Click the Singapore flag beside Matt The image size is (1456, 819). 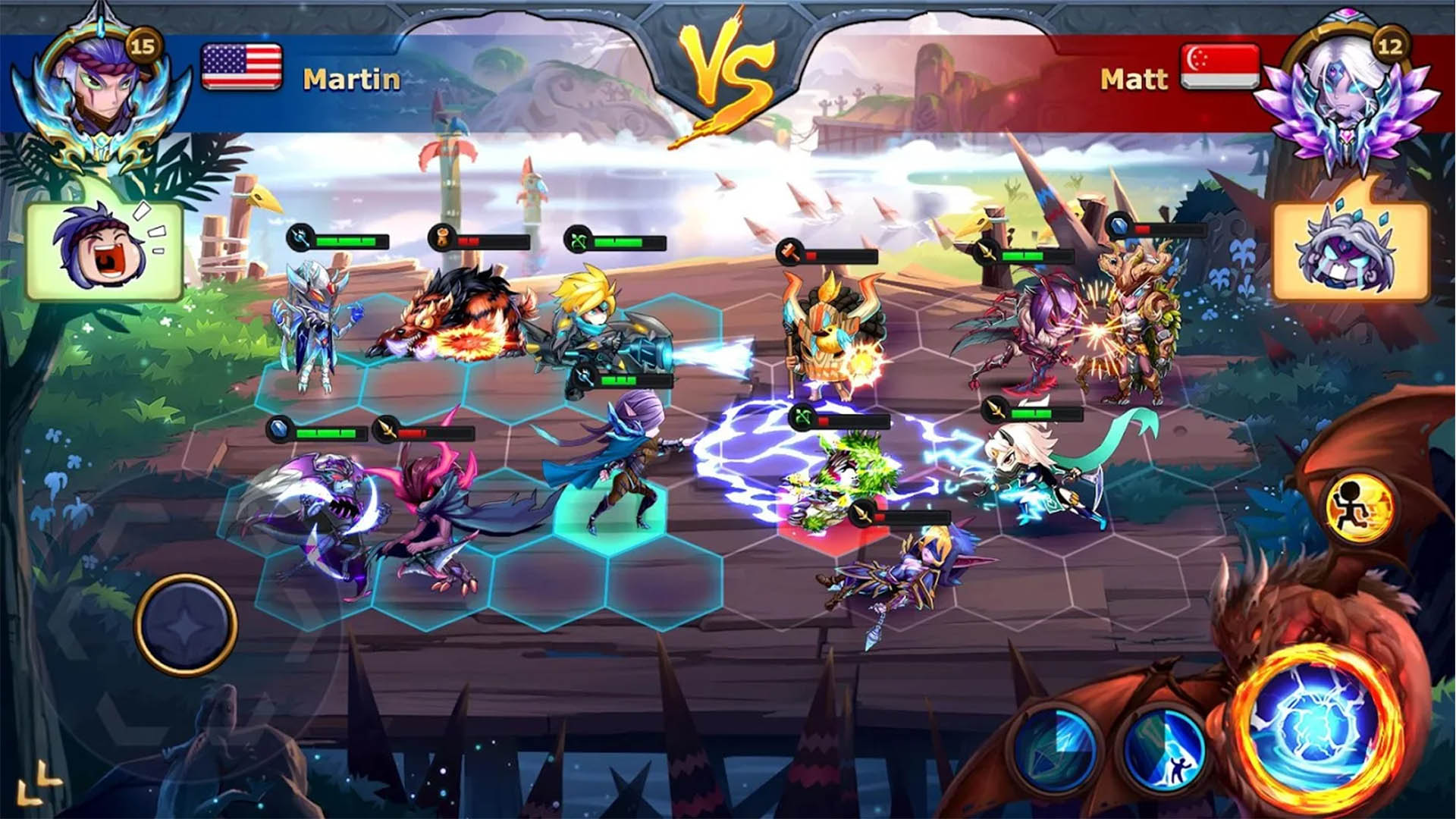[1219, 67]
